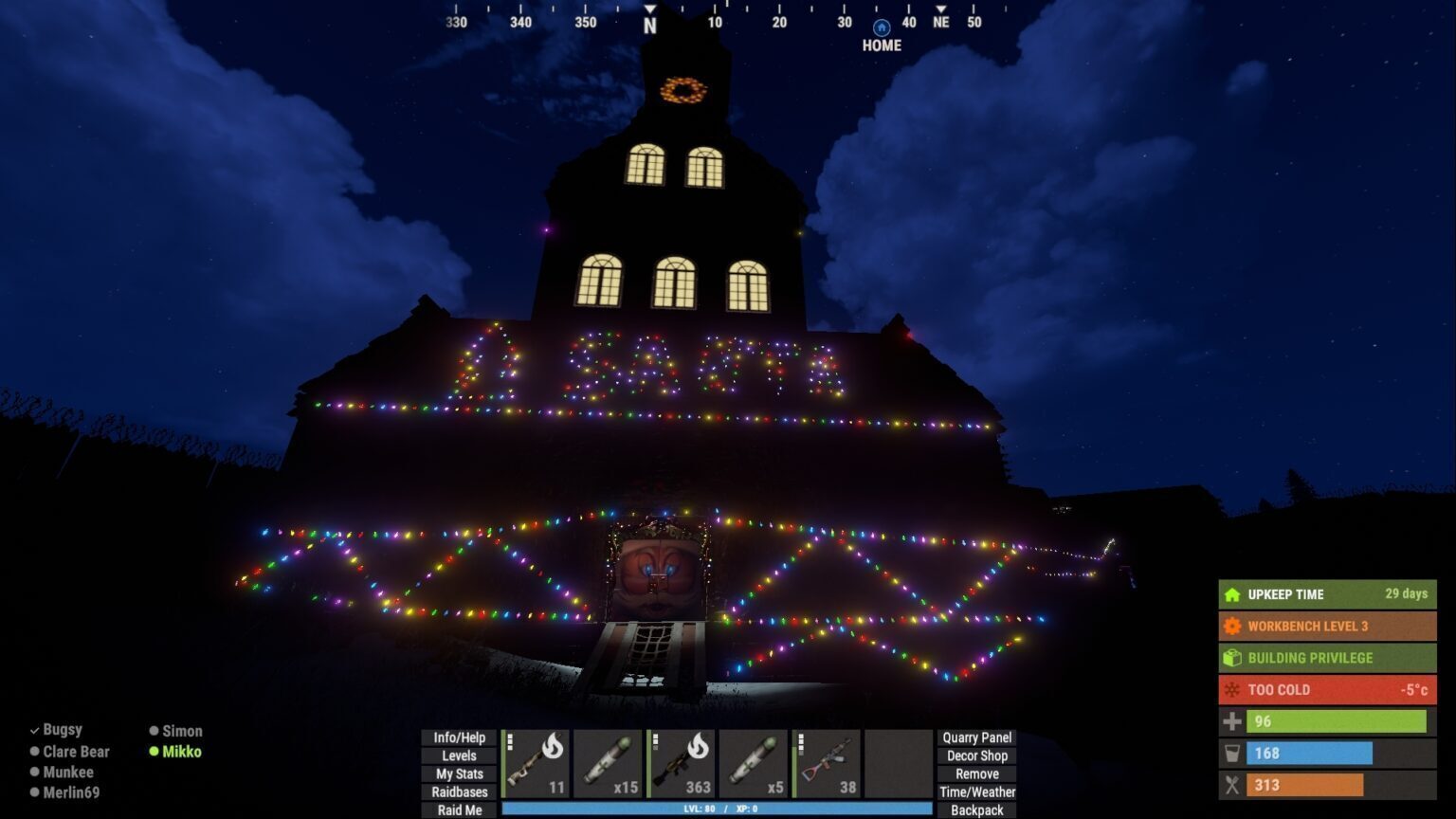Screen dimensions: 1456x819
Task: Select team member Mikko
Action: (x=181, y=752)
